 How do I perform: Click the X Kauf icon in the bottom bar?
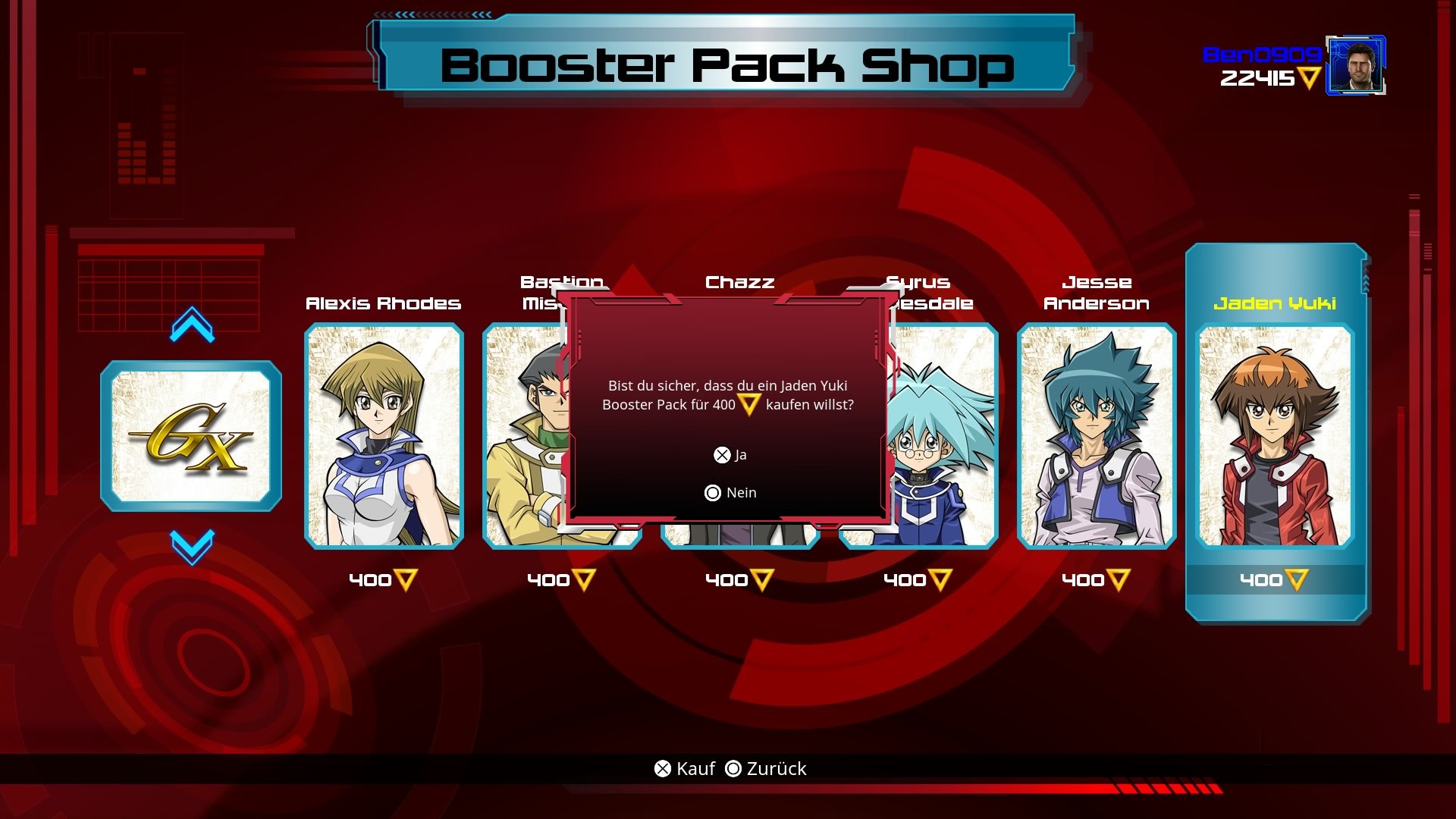tap(662, 768)
